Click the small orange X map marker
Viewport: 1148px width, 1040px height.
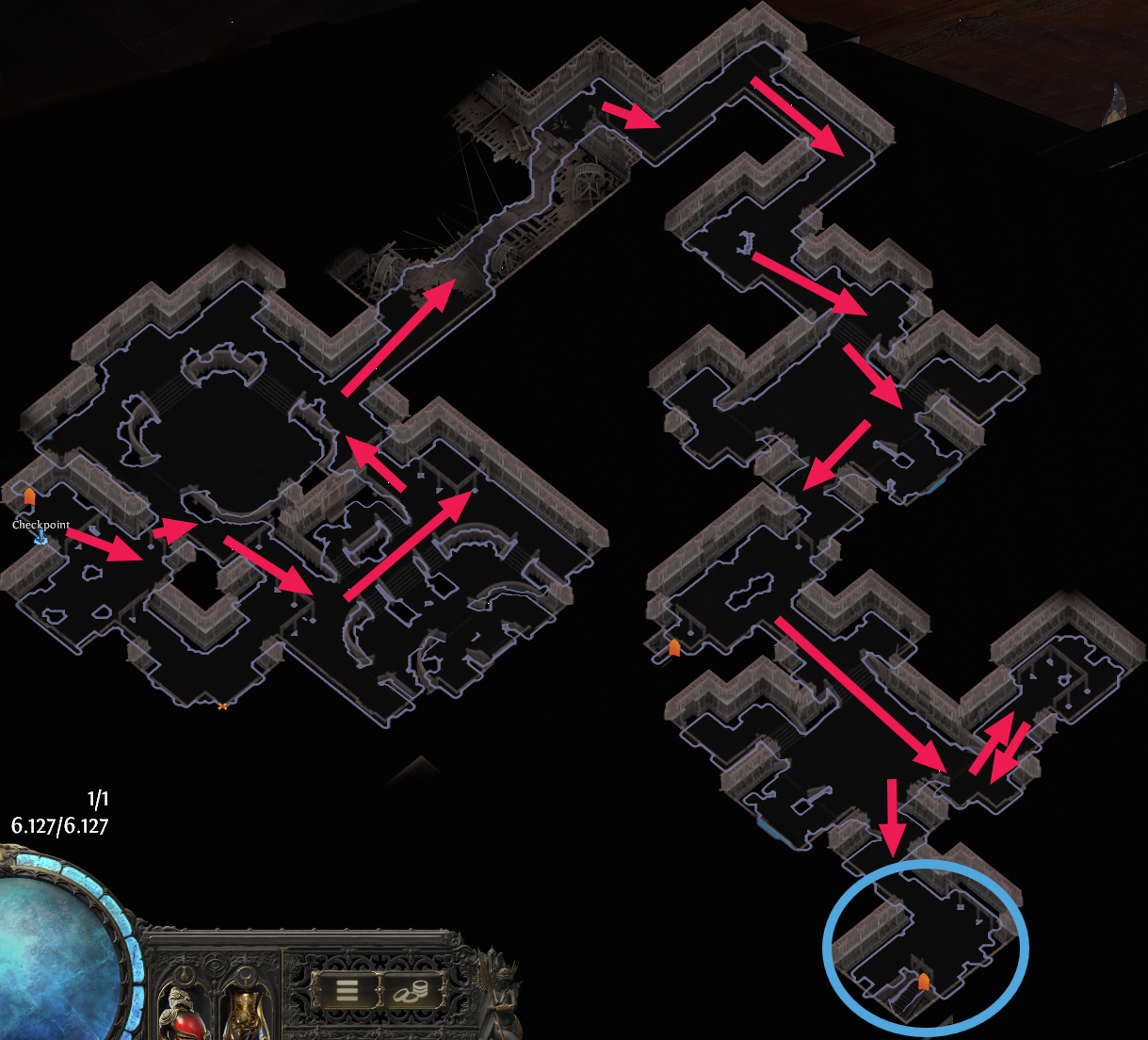(x=222, y=705)
